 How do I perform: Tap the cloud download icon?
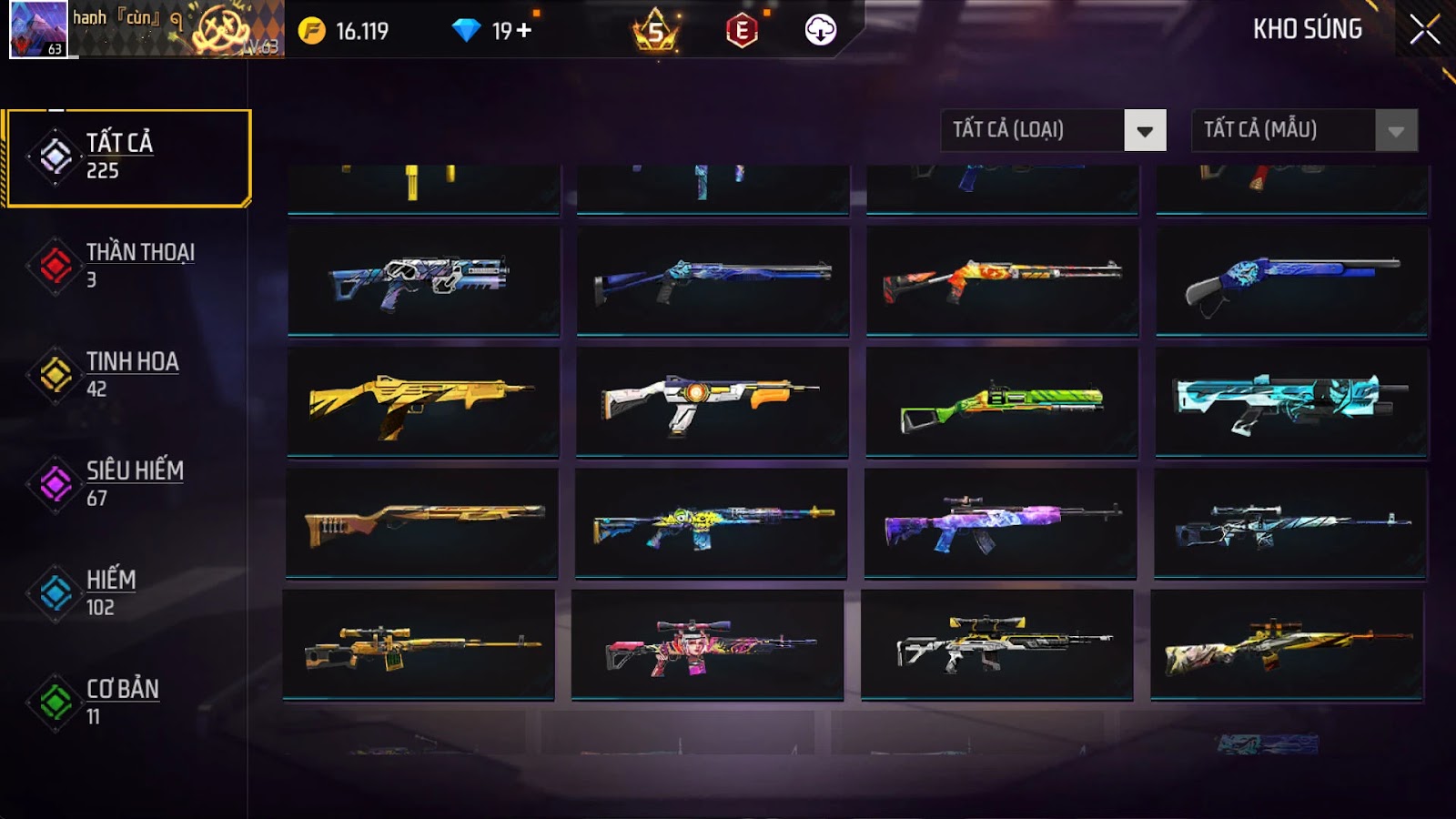[x=820, y=31]
